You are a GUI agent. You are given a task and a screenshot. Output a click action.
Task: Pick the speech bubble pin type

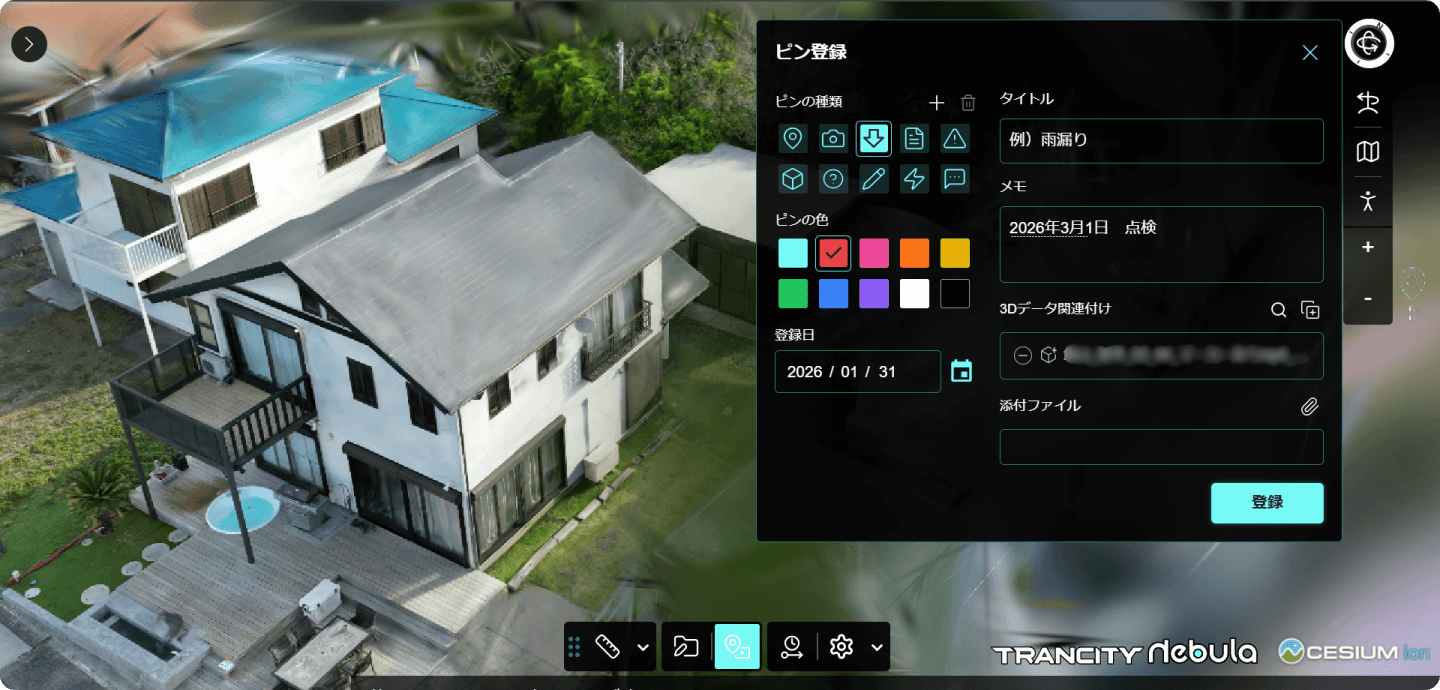(x=955, y=179)
